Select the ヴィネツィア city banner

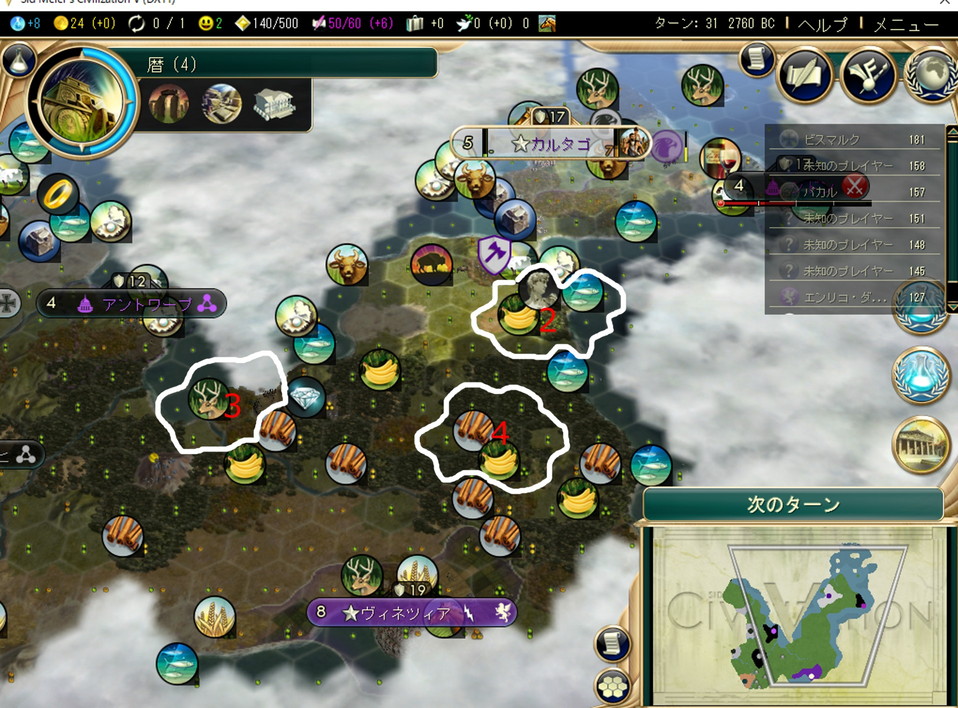pos(411,612)
